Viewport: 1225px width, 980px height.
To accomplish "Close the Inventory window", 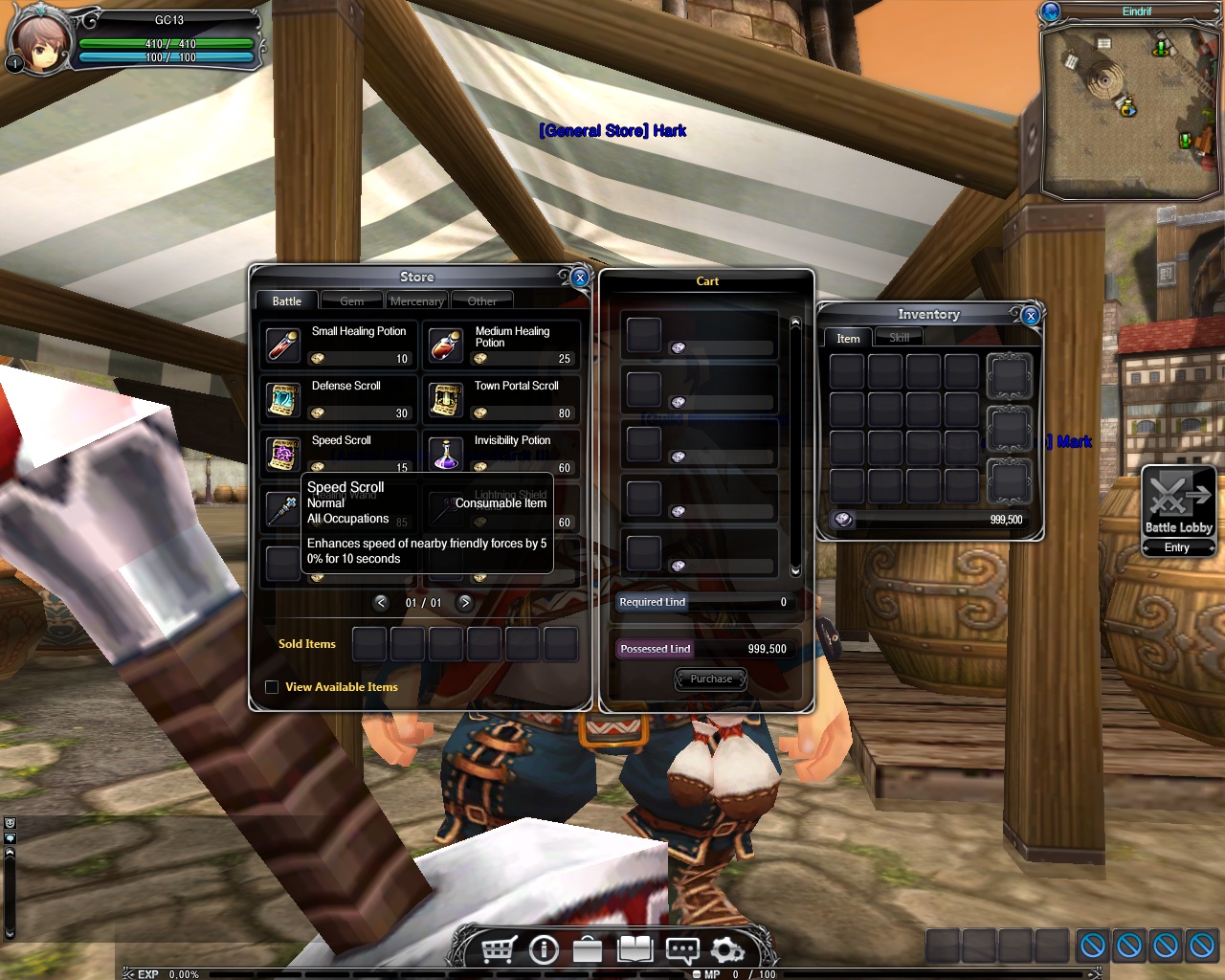I will click(1031, 315).
